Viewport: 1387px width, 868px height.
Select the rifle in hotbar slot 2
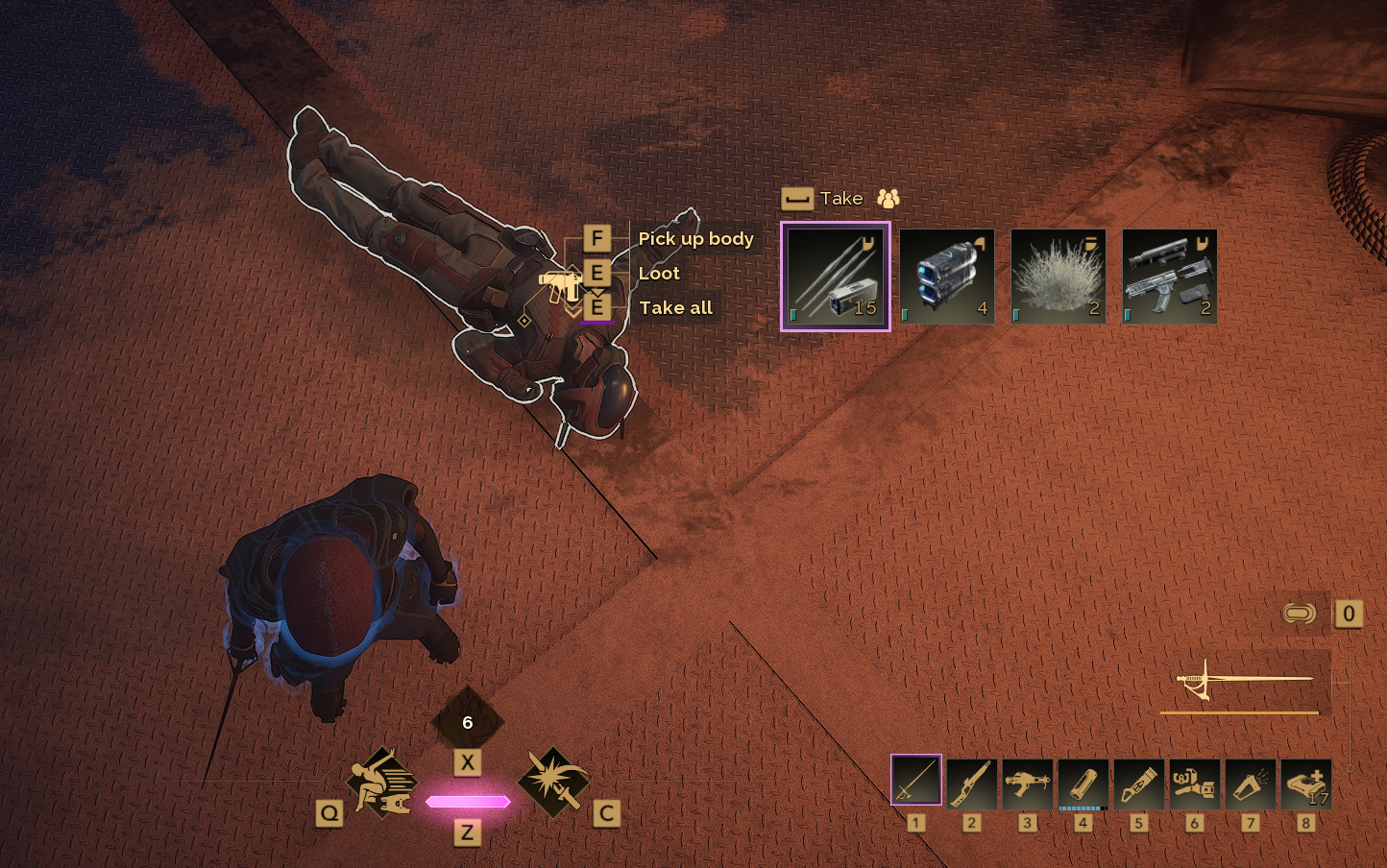tap(971, 784)
